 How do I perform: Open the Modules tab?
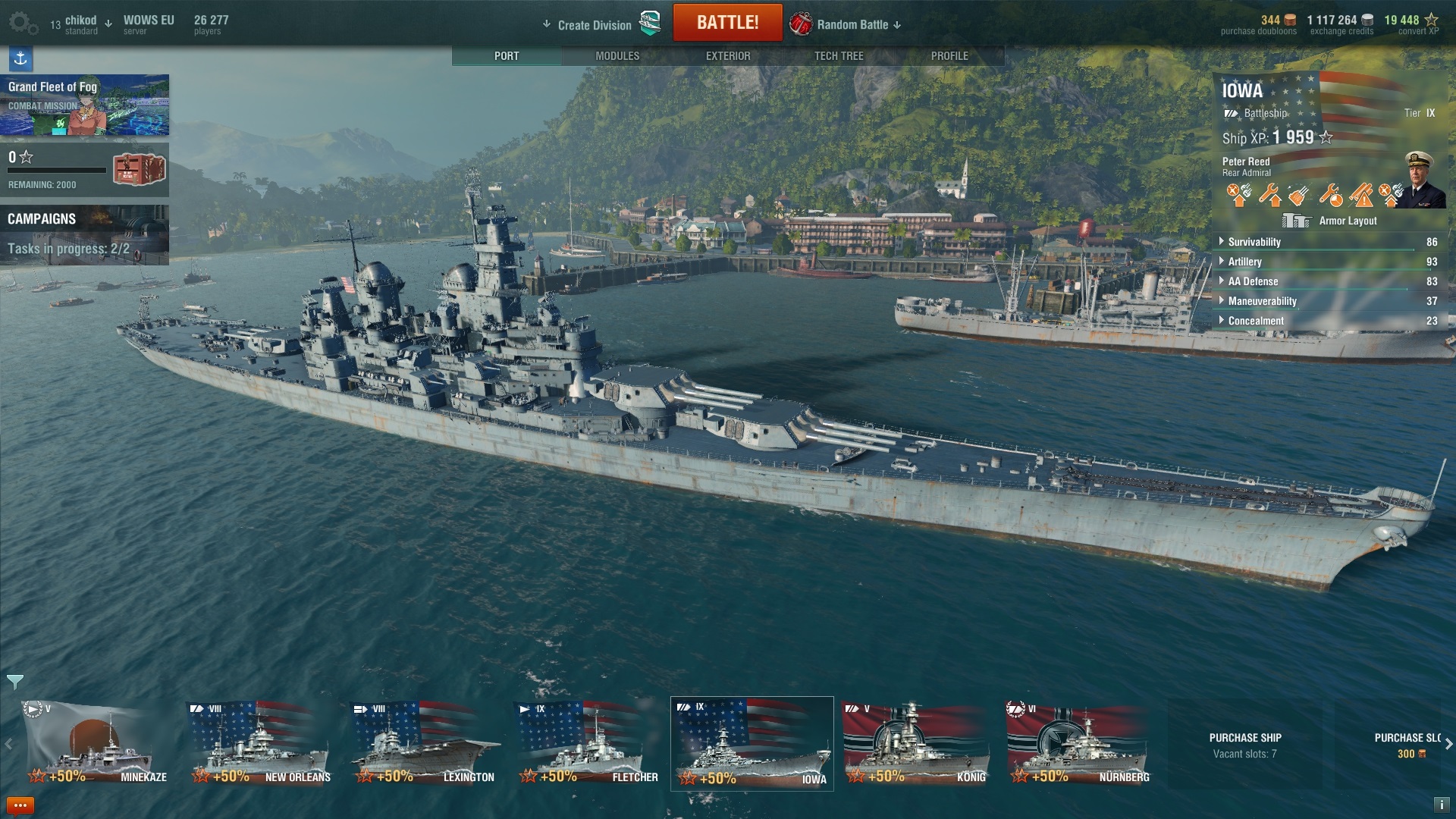click(617, 56)
